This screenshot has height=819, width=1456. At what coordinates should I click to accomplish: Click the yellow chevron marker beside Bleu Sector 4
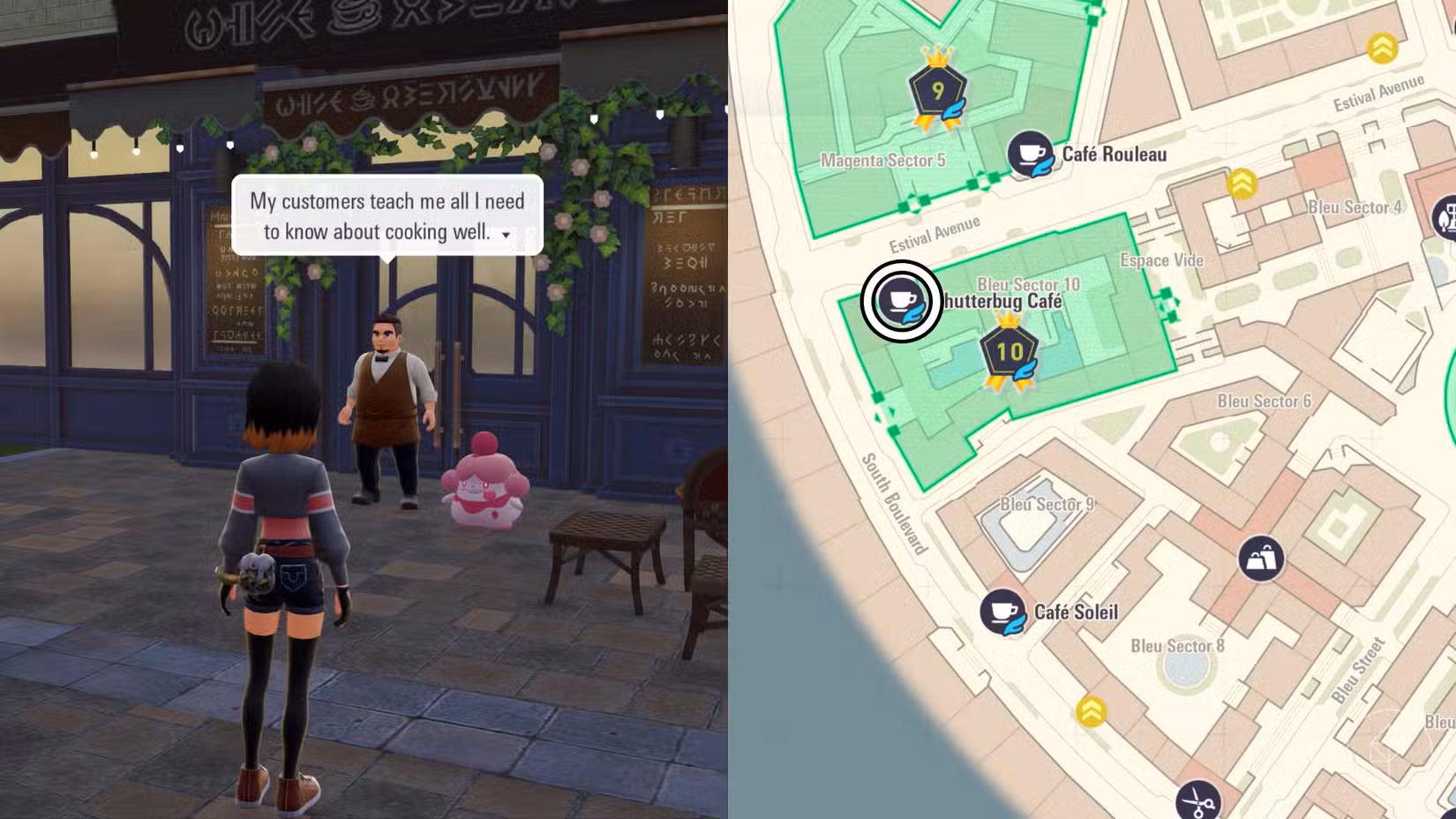tap(1242, 184)
